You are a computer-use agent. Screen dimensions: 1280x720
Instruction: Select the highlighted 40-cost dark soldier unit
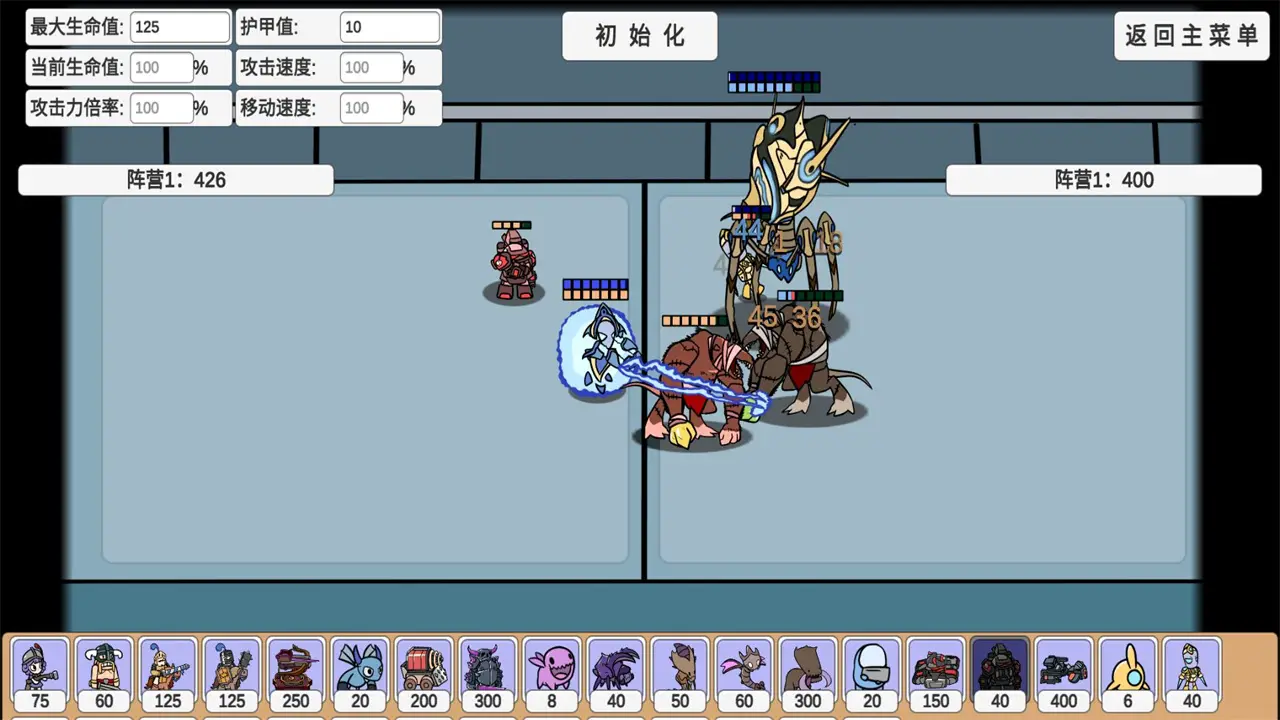[x=999, y=670]
